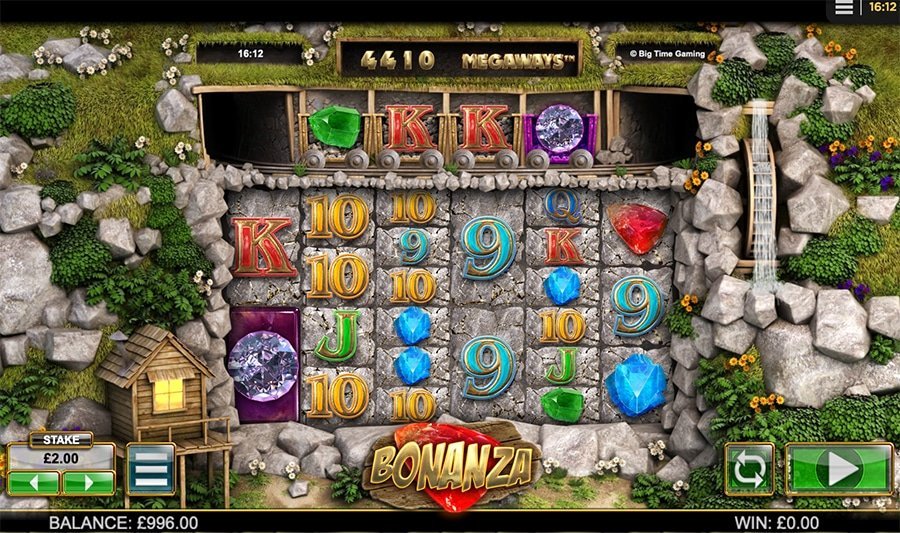Screen dimensions: 900x533
Task: Open the hamburger menu in the top bar
Action: pyautogui.click(x=845, y=8)
